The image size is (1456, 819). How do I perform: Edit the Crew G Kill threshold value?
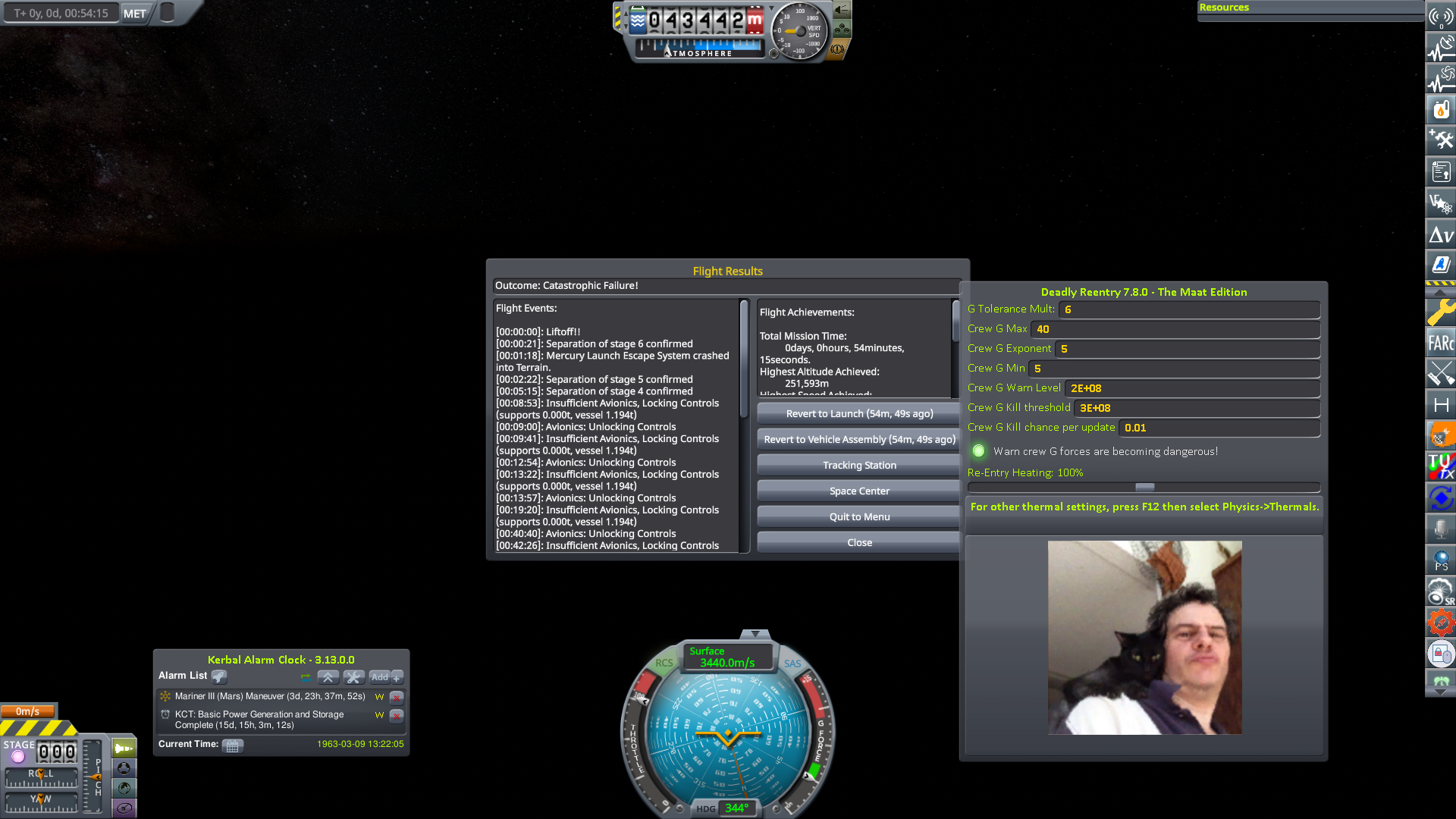click(x=1197, y=408)
